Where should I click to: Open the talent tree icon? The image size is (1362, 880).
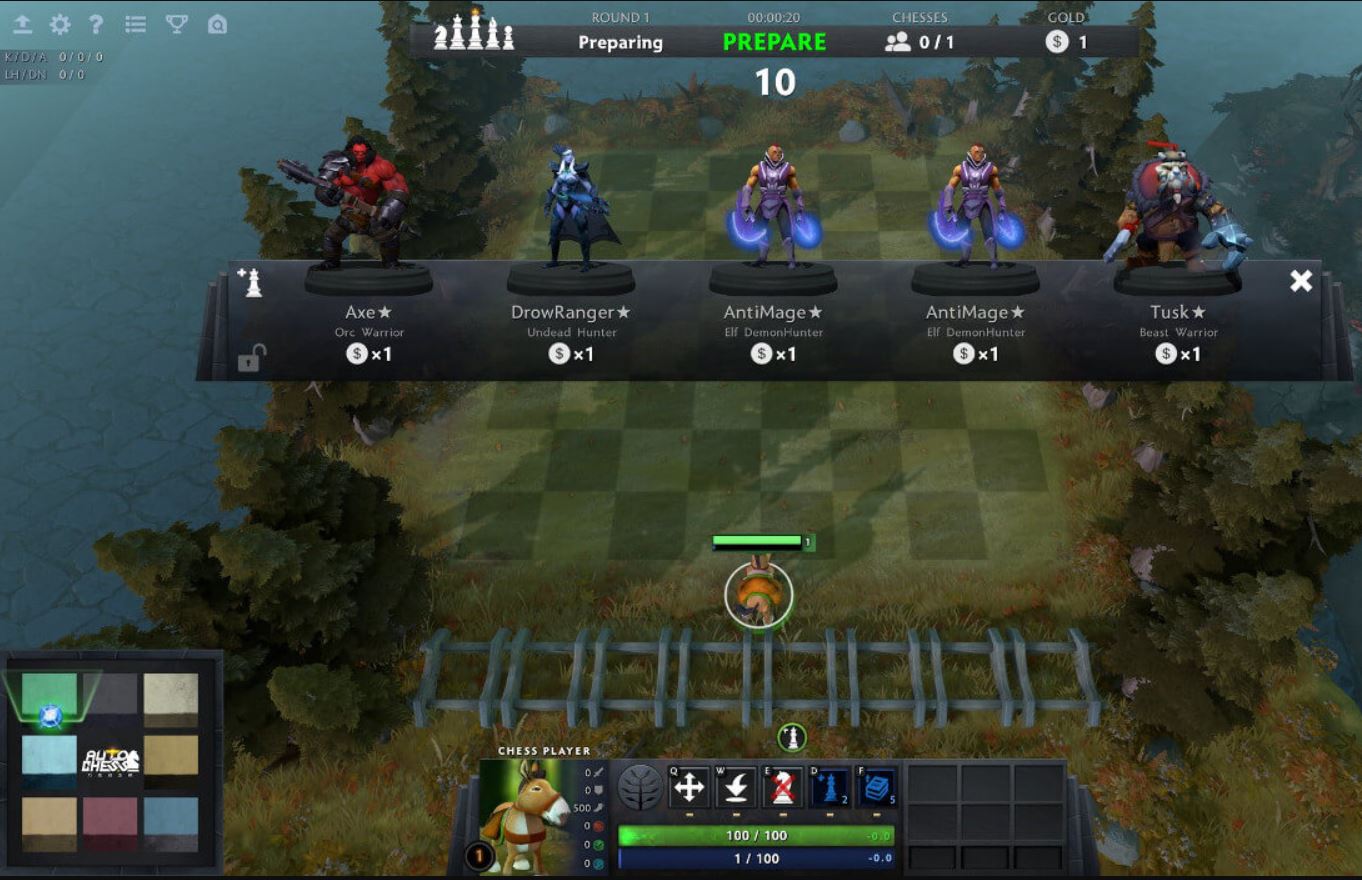pos(640,788)
